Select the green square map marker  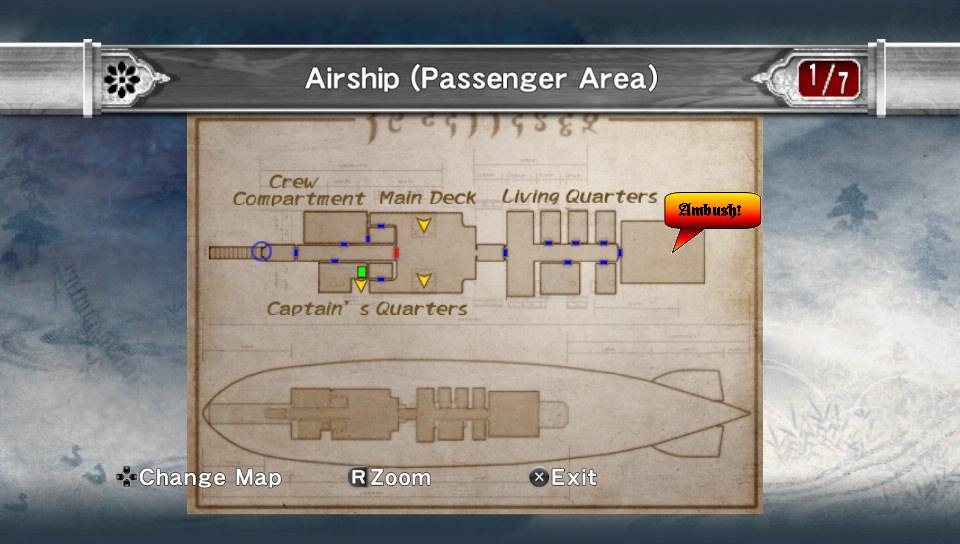362,272
